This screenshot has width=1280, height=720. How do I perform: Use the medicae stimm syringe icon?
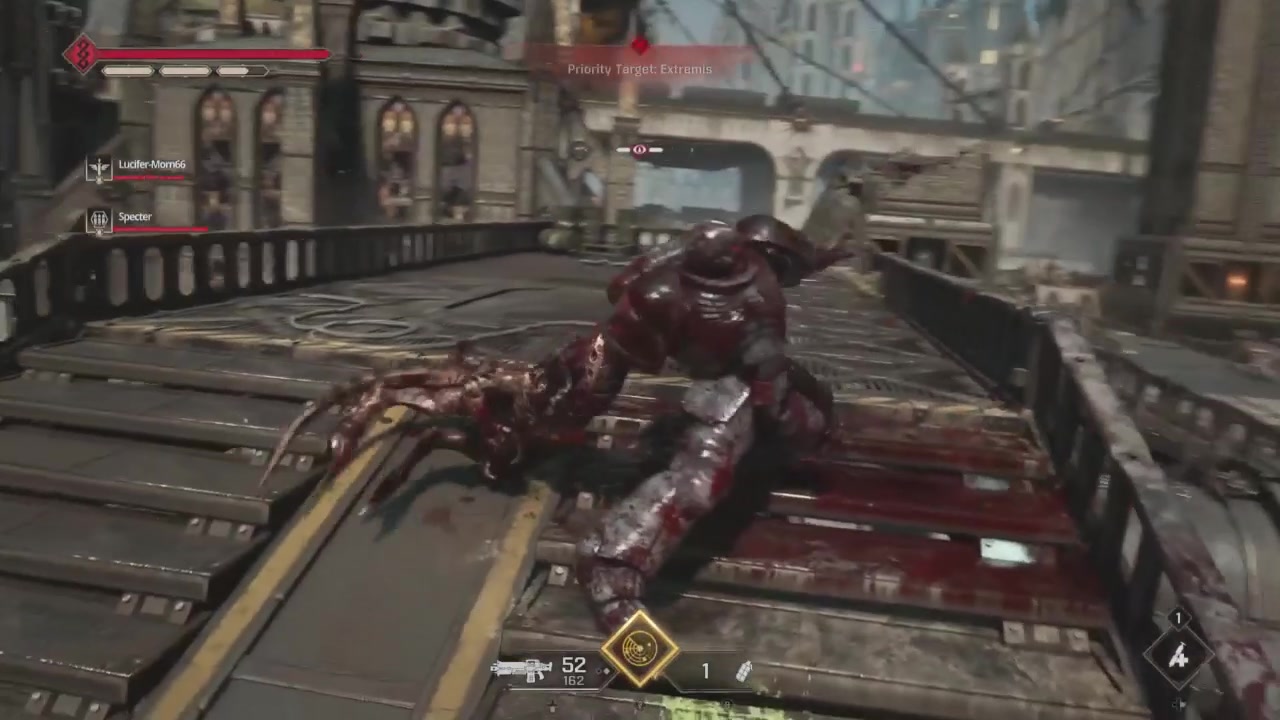click(x=1179, y=656)
